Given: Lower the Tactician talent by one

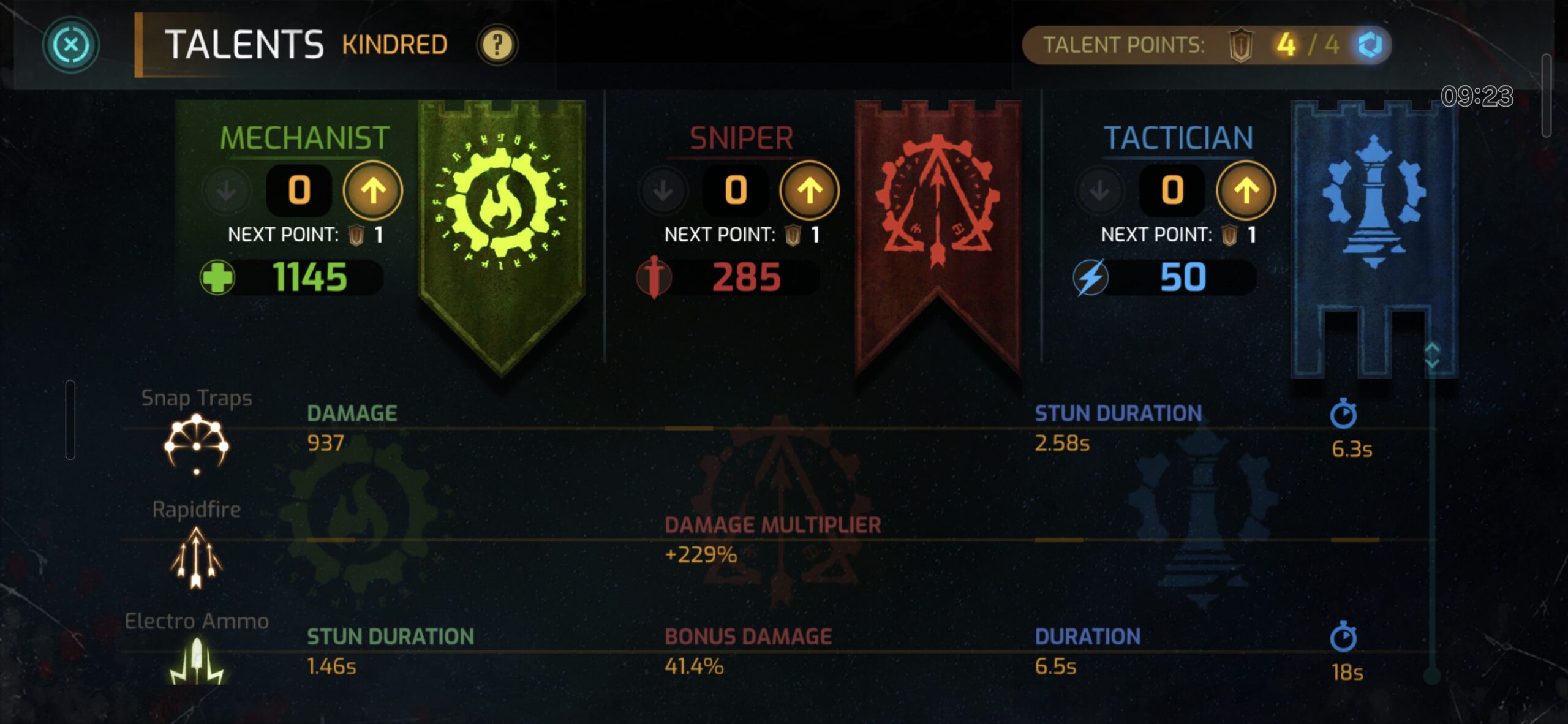Looking at the screenshot, I should 1100,190.
